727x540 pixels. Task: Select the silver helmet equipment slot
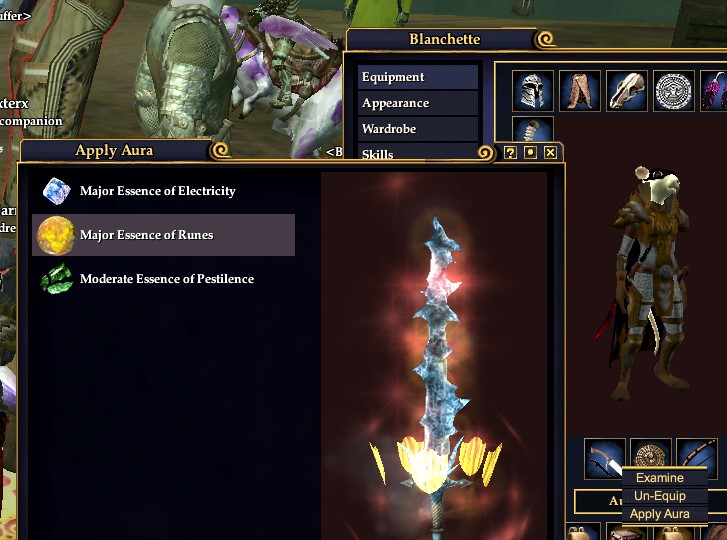coord(533,91)
